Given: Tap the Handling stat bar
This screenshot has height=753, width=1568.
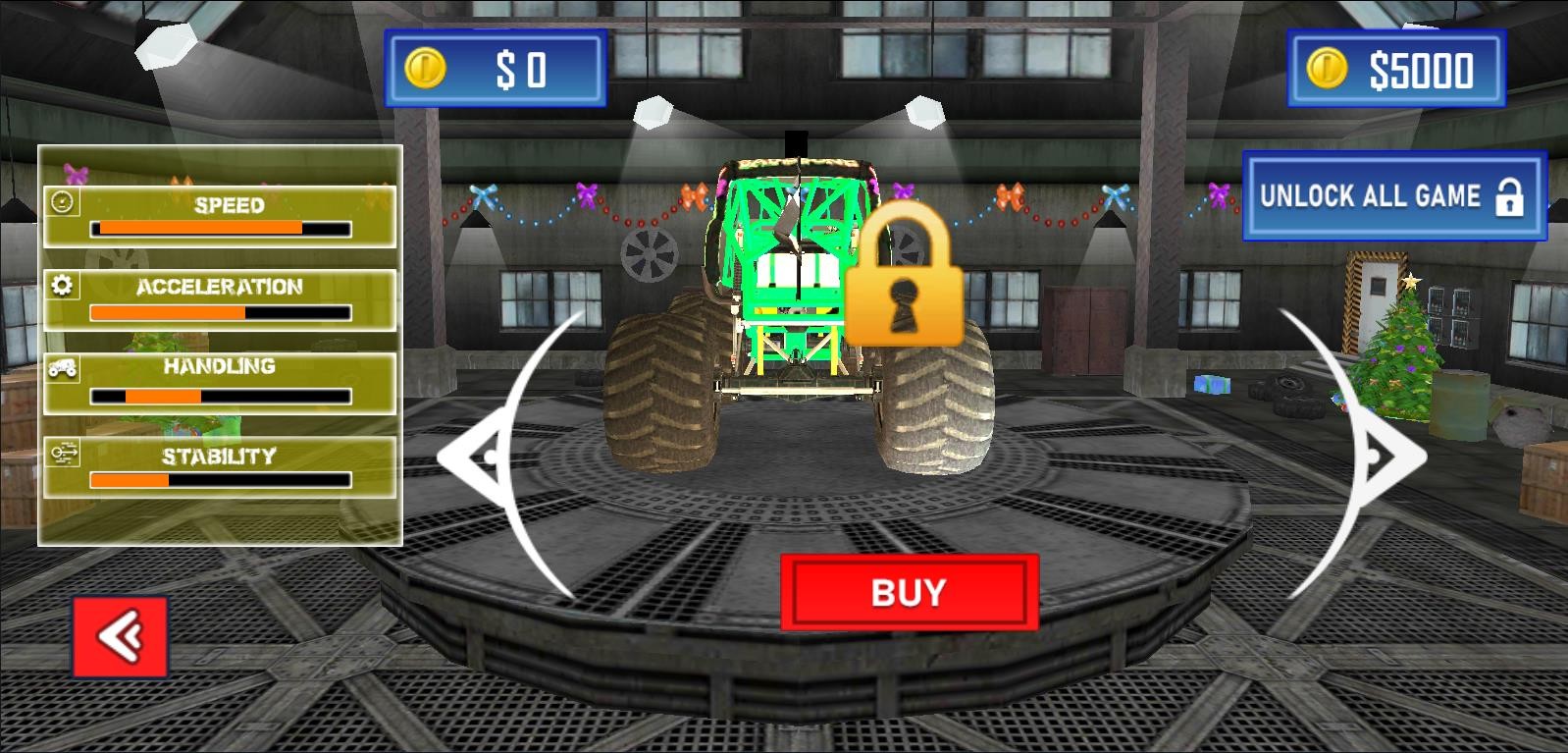Looking at the screenshot, I should [x=221, y=394].
